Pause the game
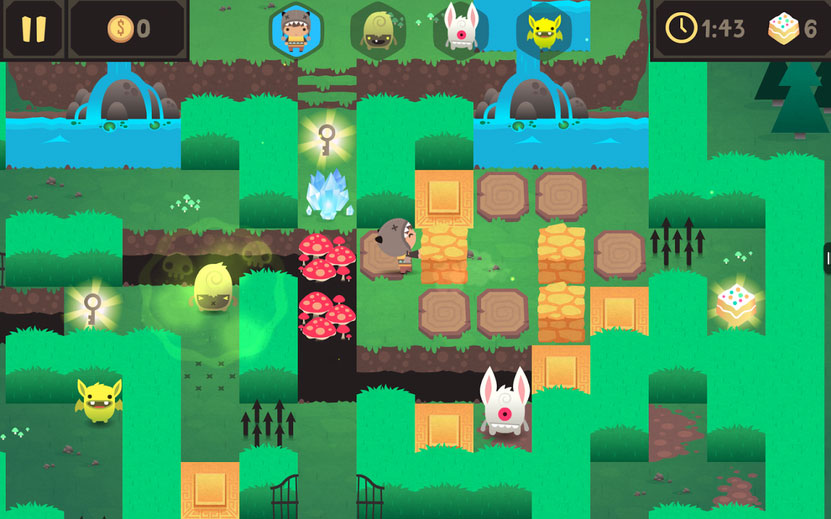The image size is (831, 519). (33, 28)
